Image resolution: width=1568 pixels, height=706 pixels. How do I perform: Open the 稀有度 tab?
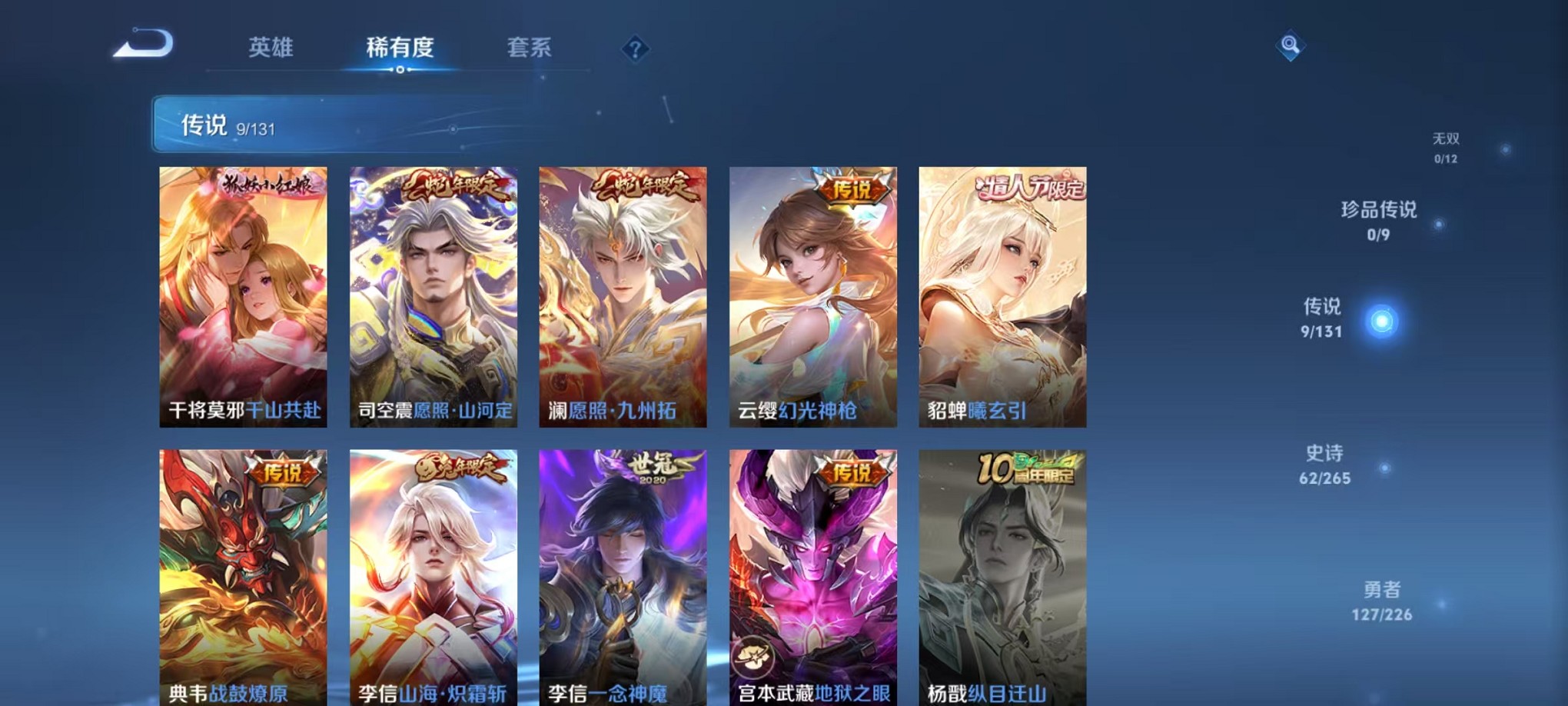click(x=400, y=48)
